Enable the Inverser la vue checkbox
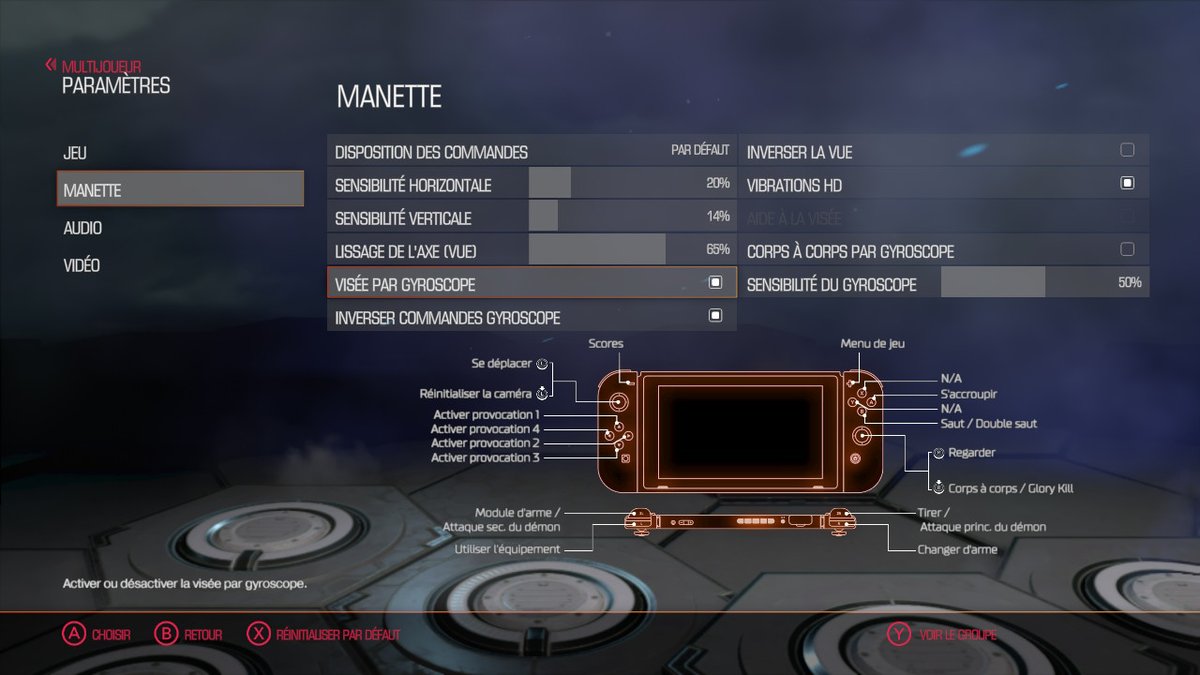The height and width of the screenshot is (675, 1200). [1127, 151]
